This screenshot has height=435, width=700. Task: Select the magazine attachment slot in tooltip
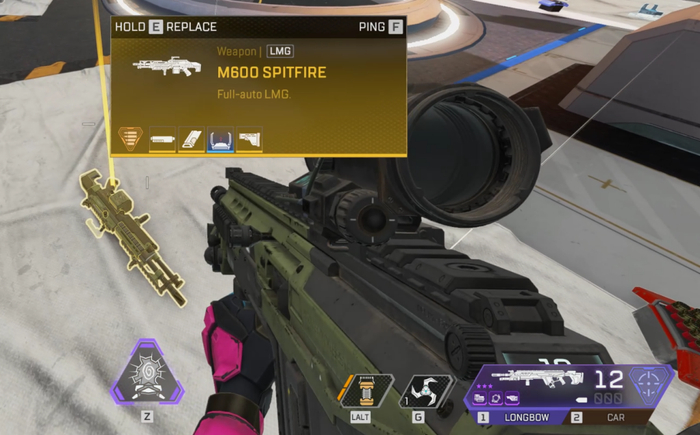tap(192, 139)
